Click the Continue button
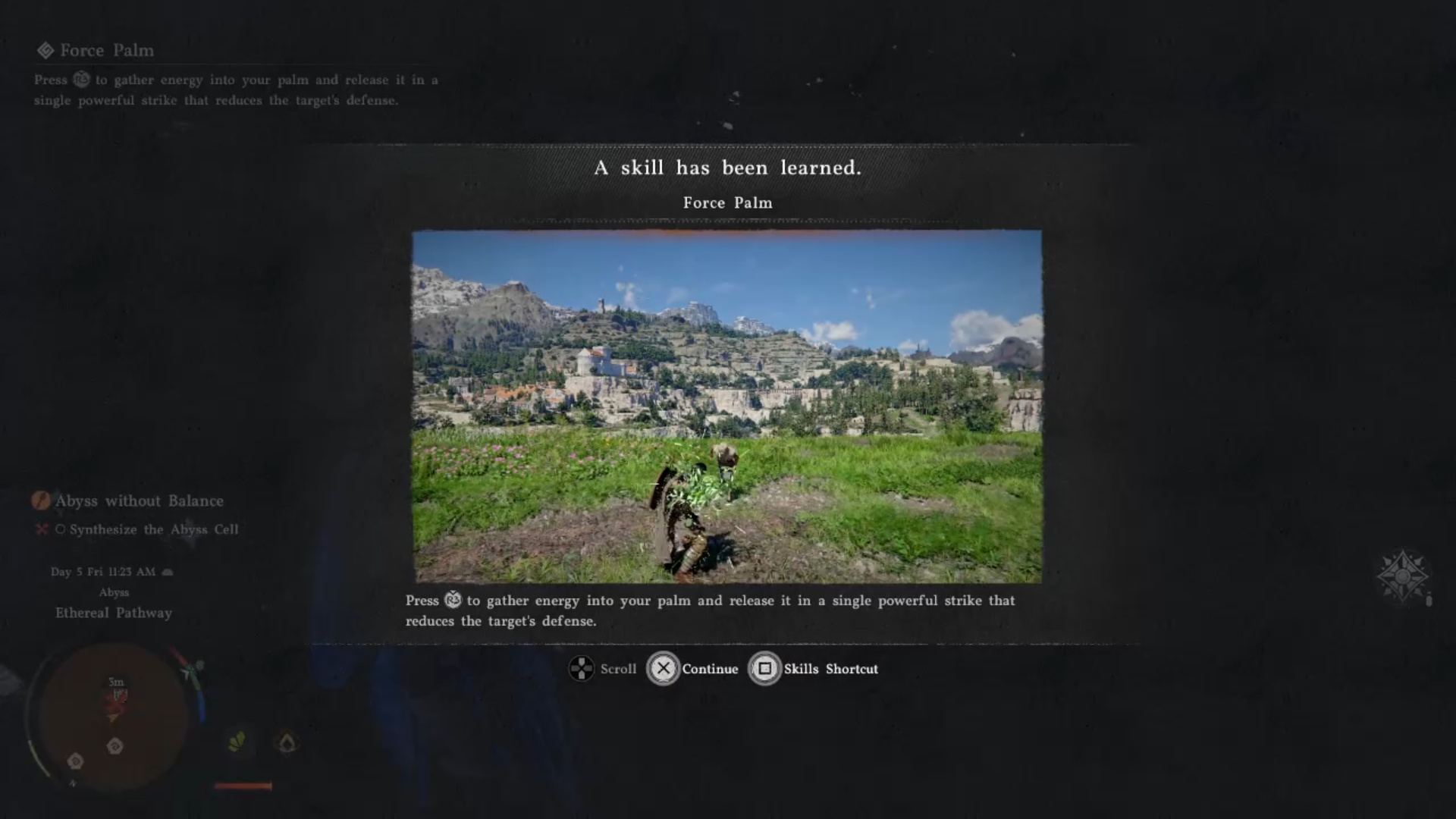The width and height of the screenshot is (1456, 819). 664,670
